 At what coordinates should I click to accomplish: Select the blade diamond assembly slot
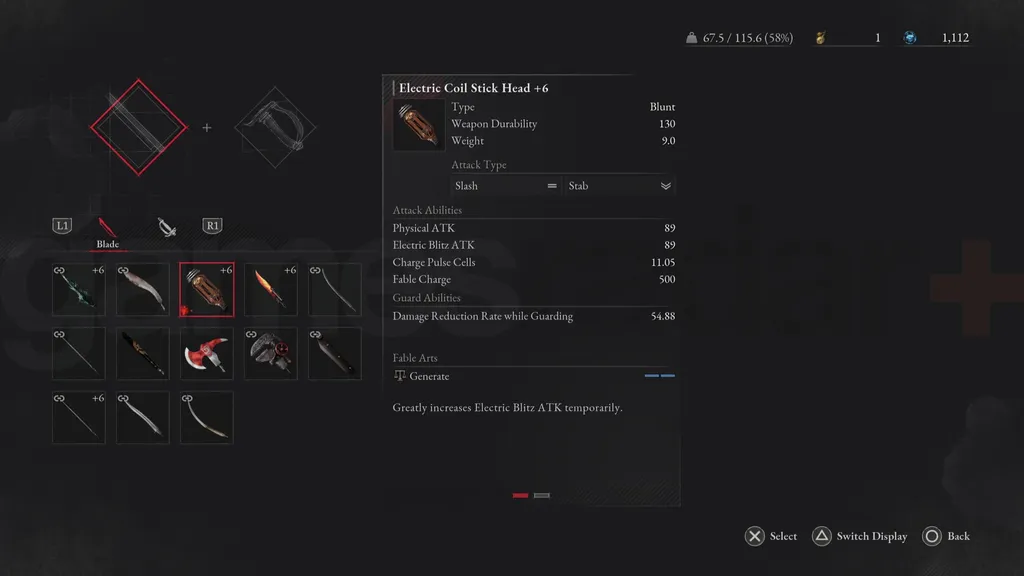pyautogui.click(x=139, y=127)
